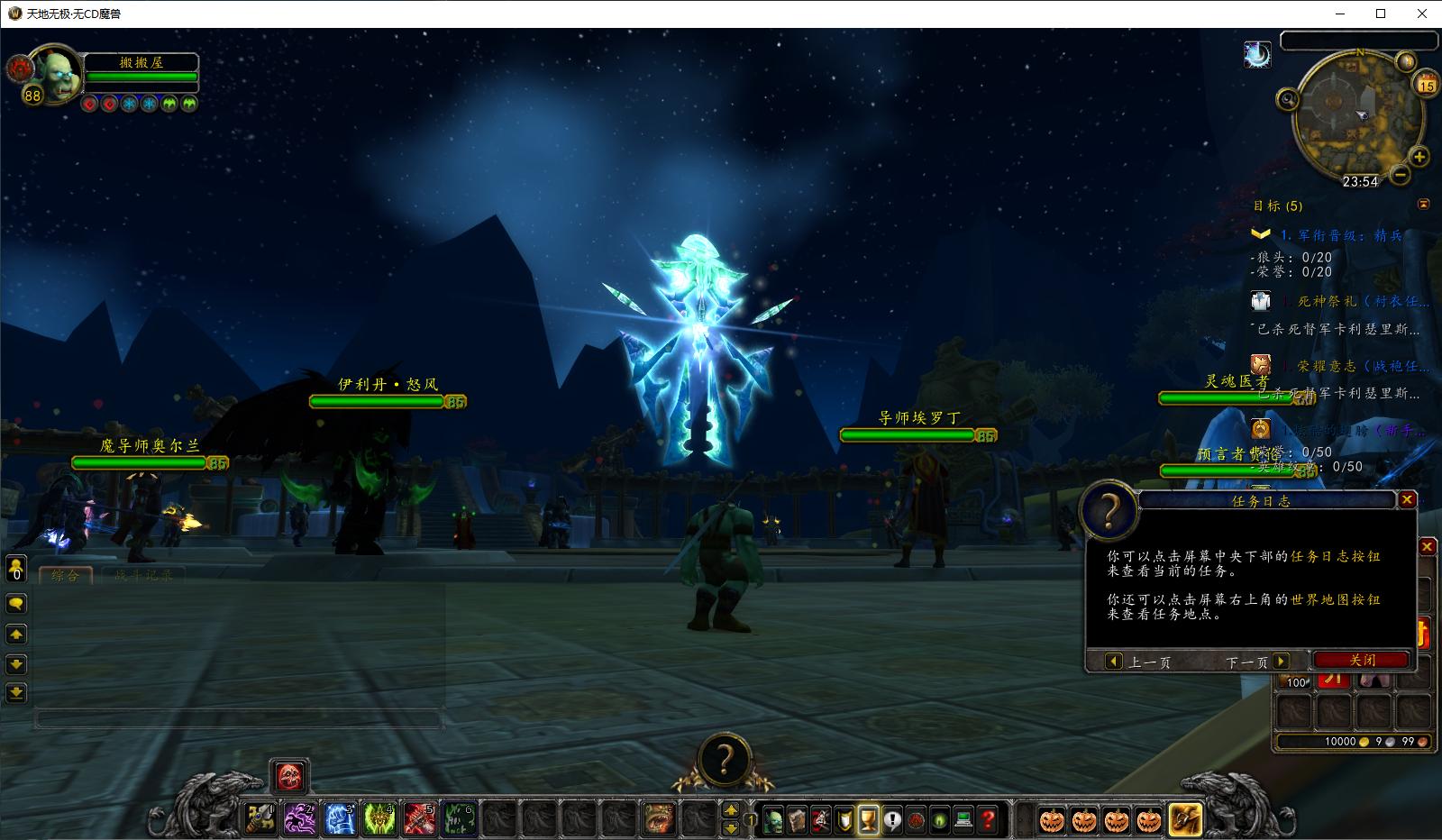1442x840 pixels.
Task: Click the X on the 任务日志 title bar
Action: [x=1406, y=499]
